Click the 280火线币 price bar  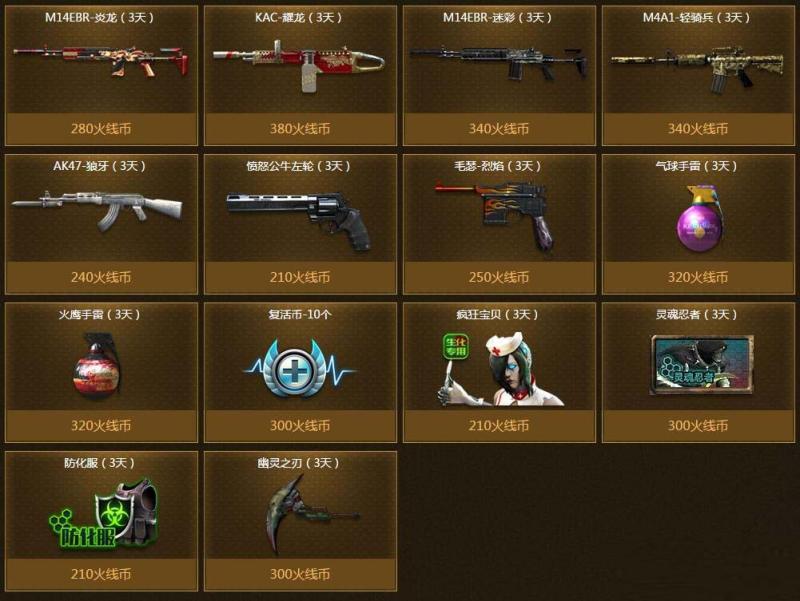click(x=100, y=129)
